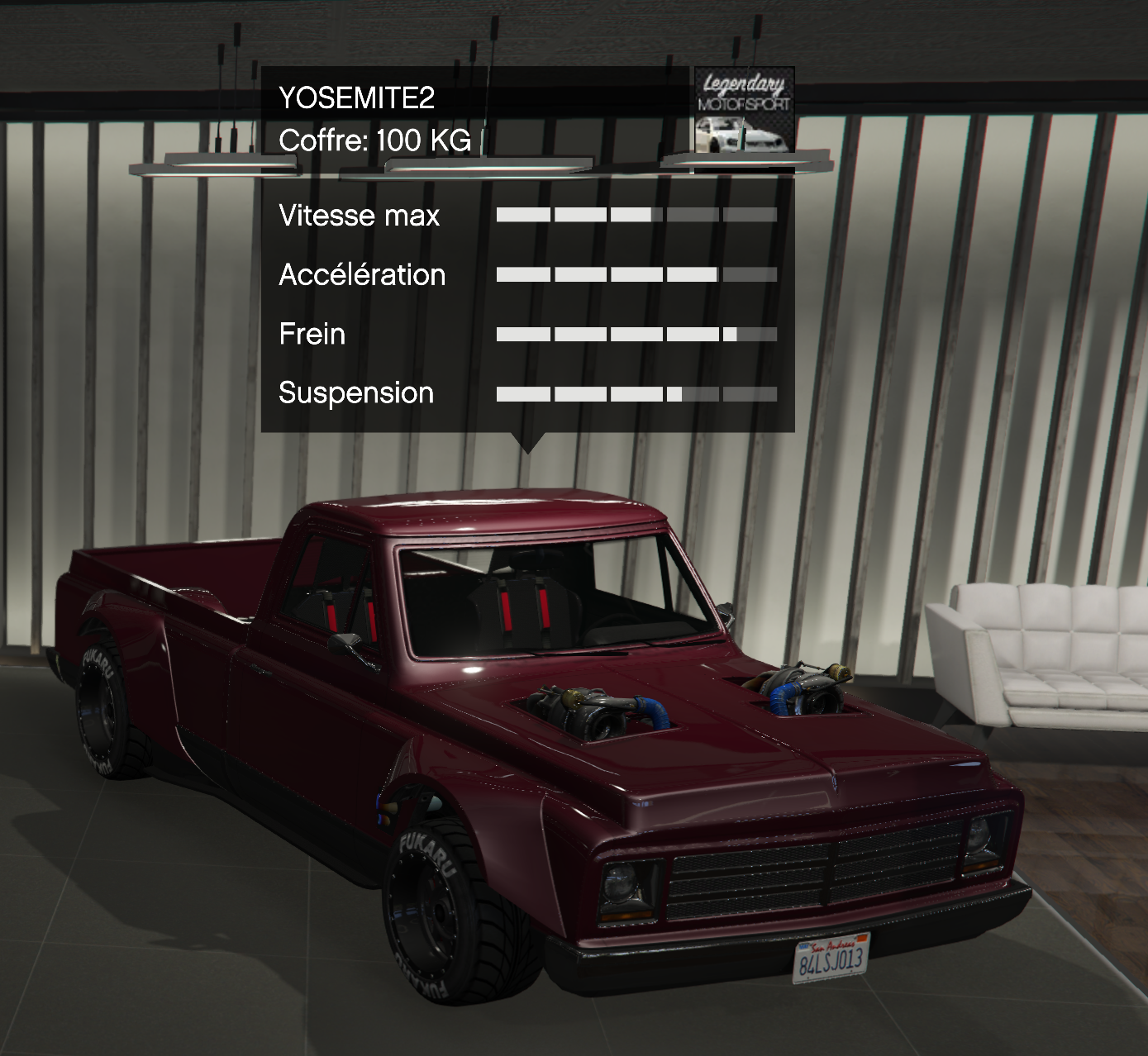Select the Suspension stat row
Image resolution: width=1148 pixels, height=1056 pixels.
355,393
